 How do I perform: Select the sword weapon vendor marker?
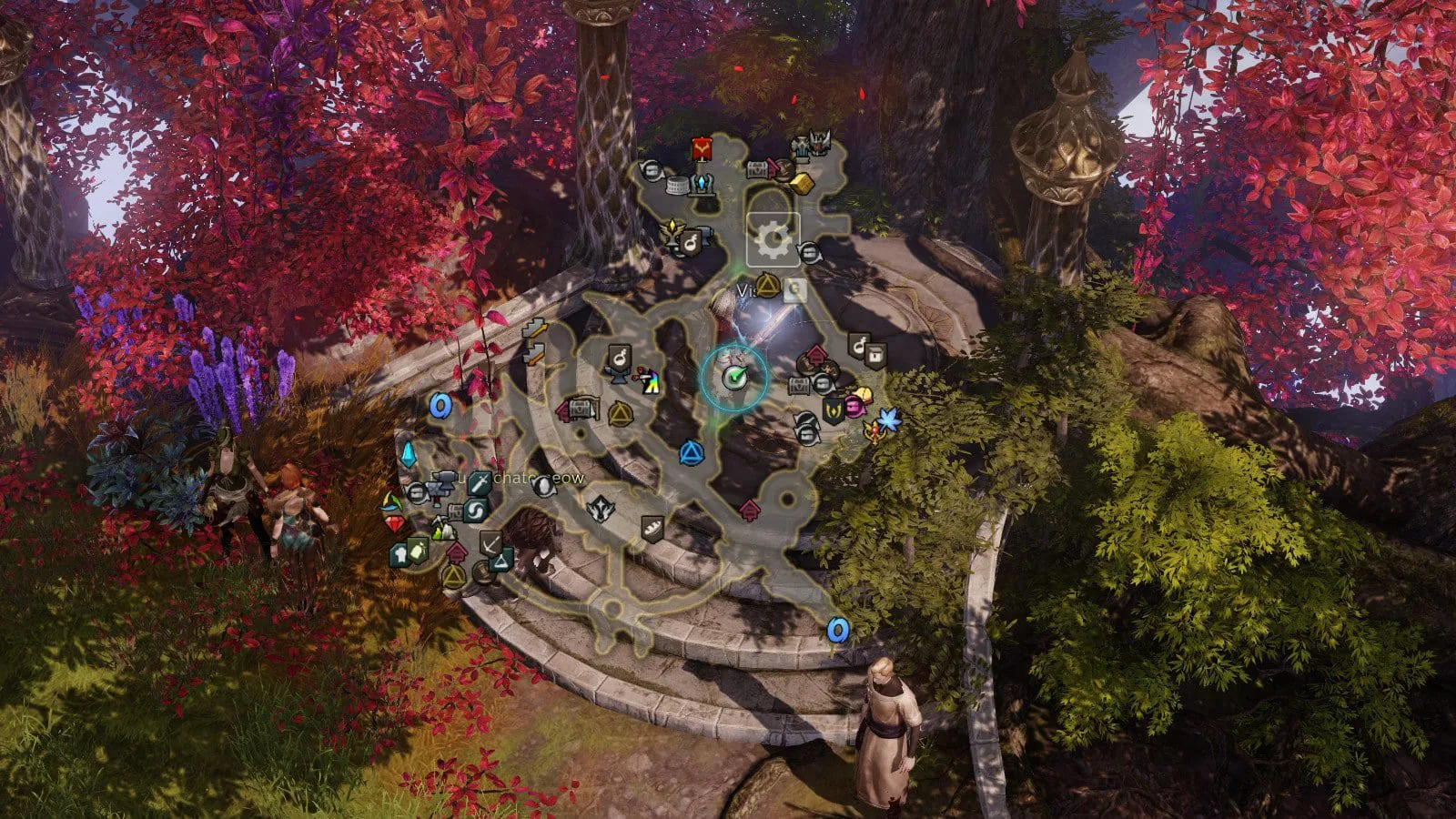point(480,484)
